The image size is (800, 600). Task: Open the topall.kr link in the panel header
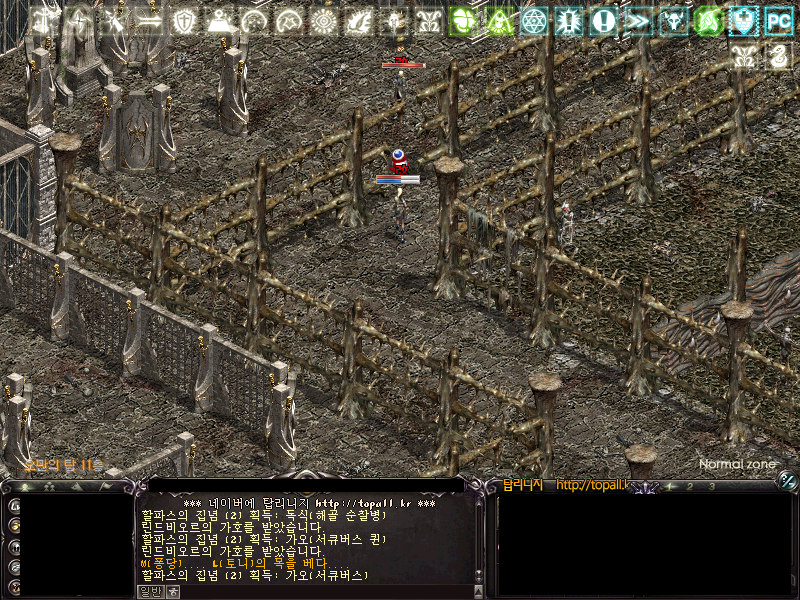(590, 486)
